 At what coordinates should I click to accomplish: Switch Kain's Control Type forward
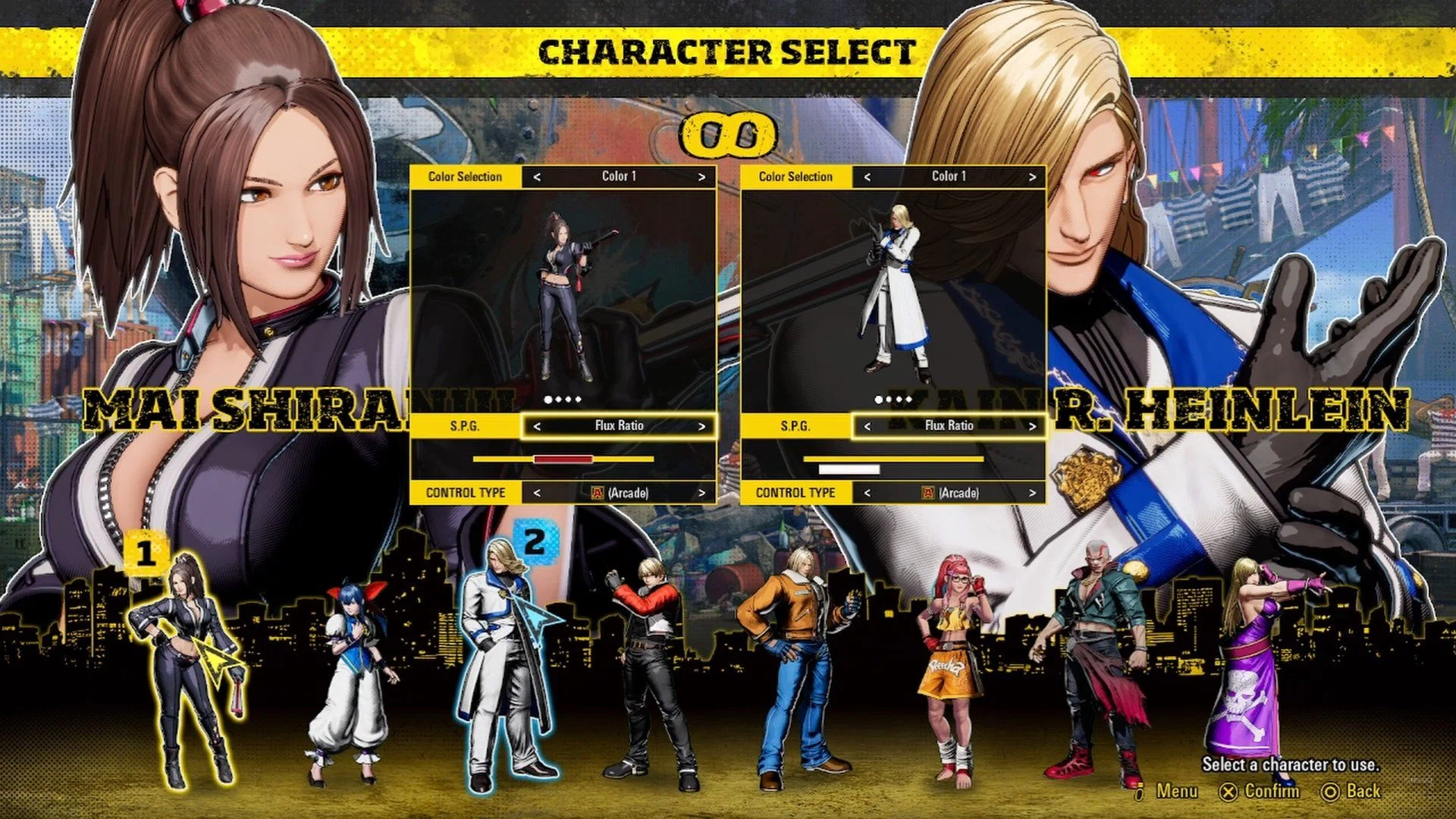1032,493
